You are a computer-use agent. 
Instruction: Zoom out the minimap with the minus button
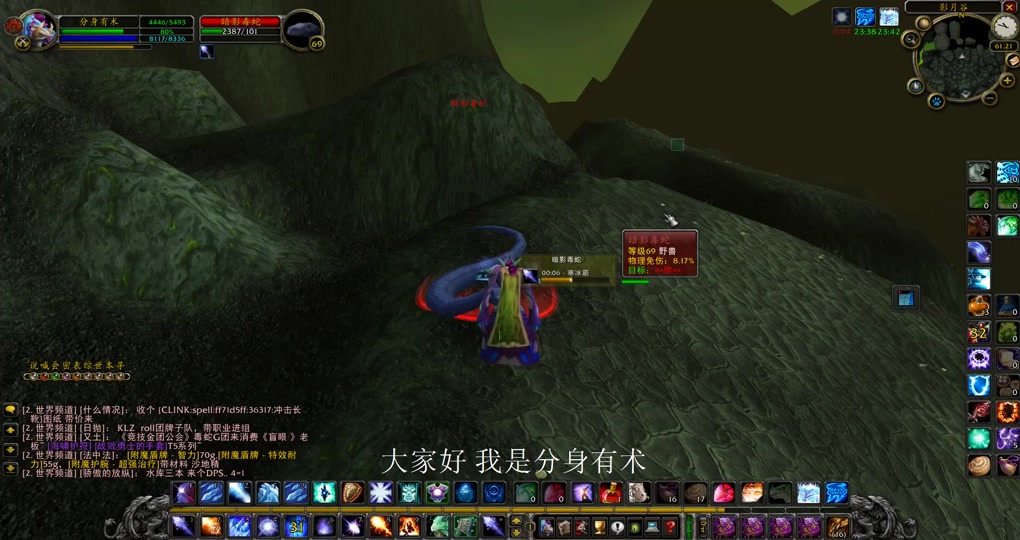pyautogui.click(x=990, y=98)
